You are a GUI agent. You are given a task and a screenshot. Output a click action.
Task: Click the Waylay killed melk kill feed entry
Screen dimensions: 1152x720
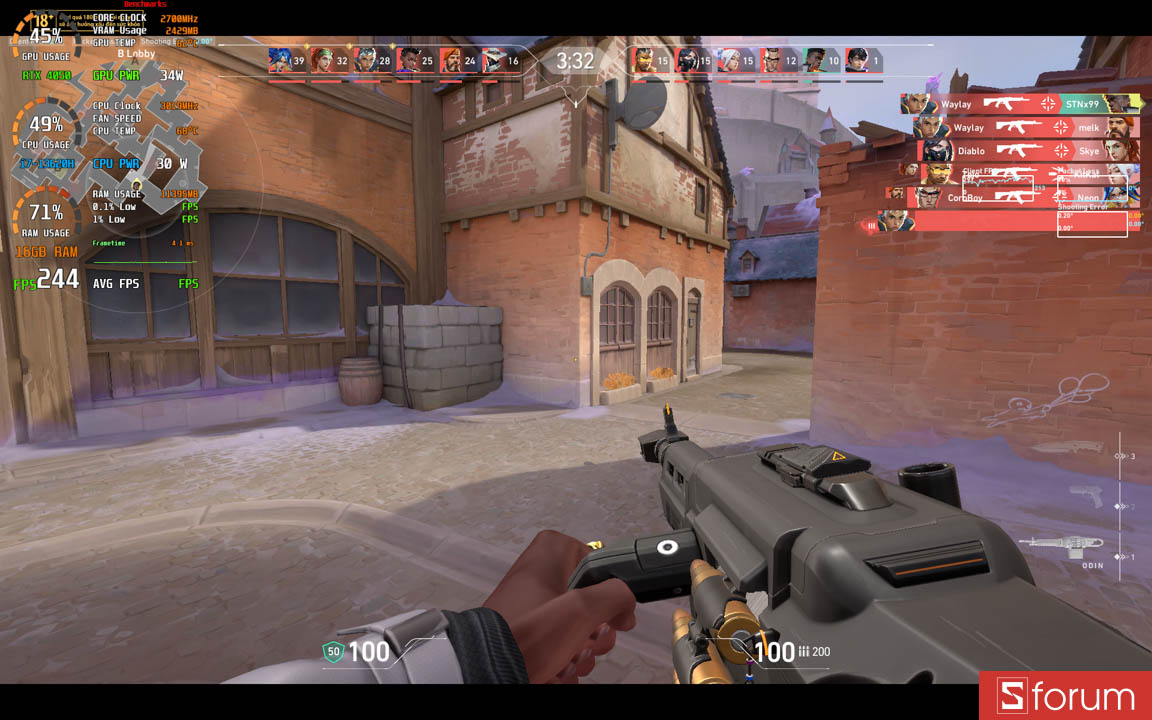coord(1026,128)
